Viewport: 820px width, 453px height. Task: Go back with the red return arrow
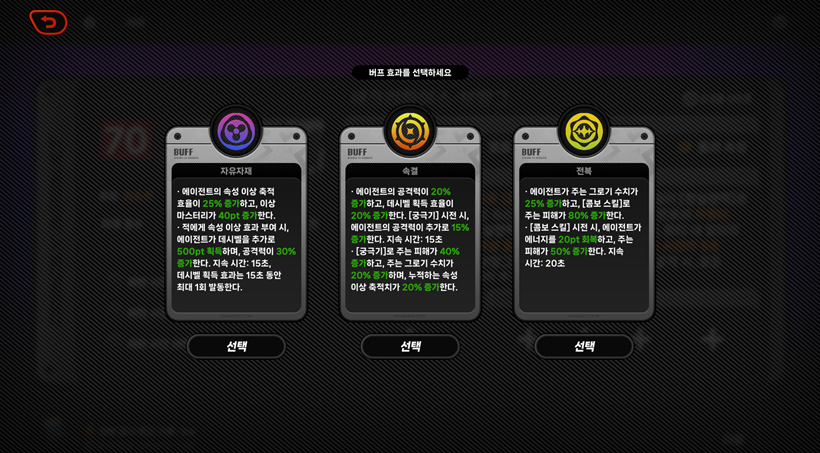[48, 22]
